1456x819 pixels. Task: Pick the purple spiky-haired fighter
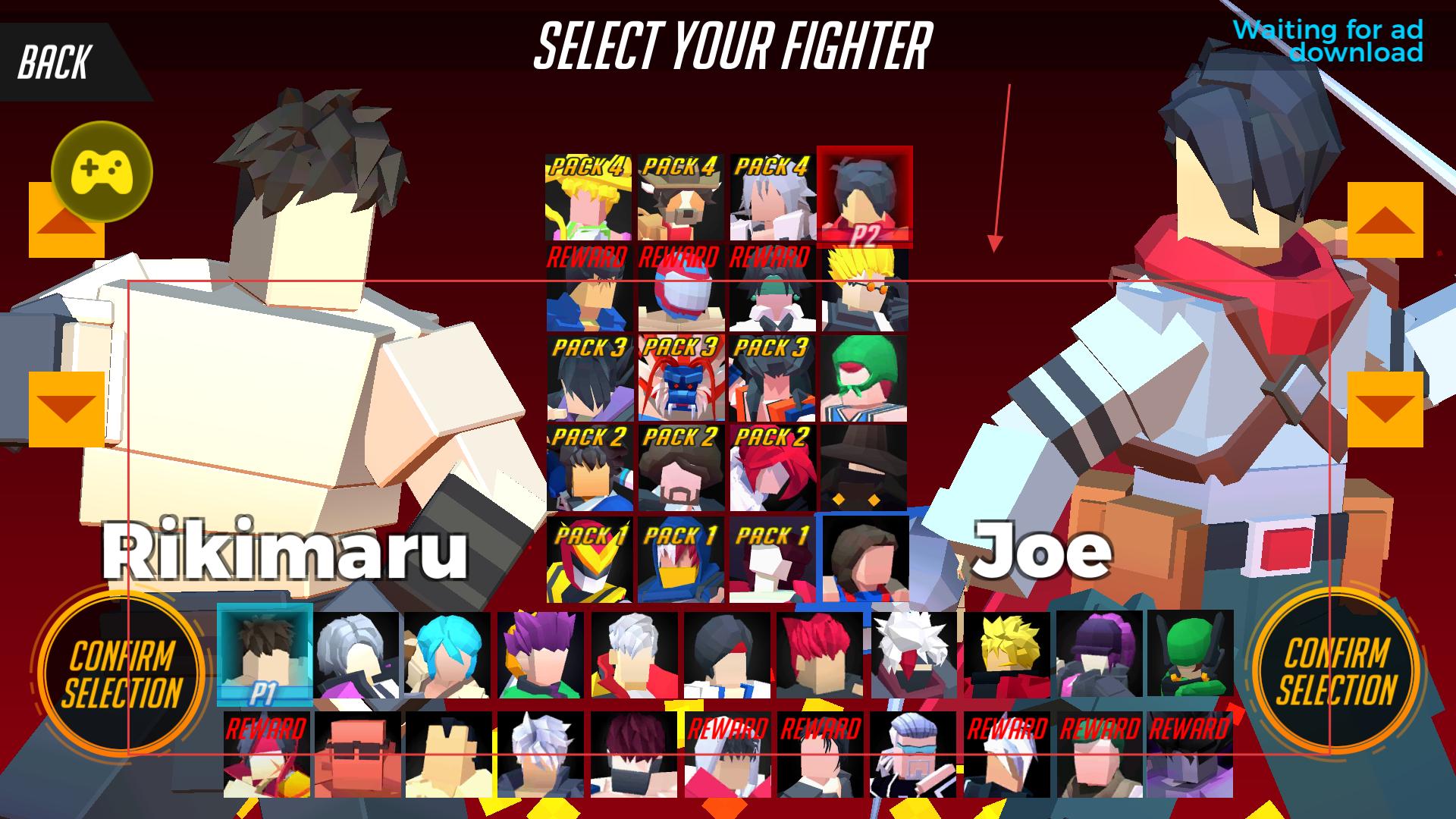pyautogui.click(x=540, y=654)
